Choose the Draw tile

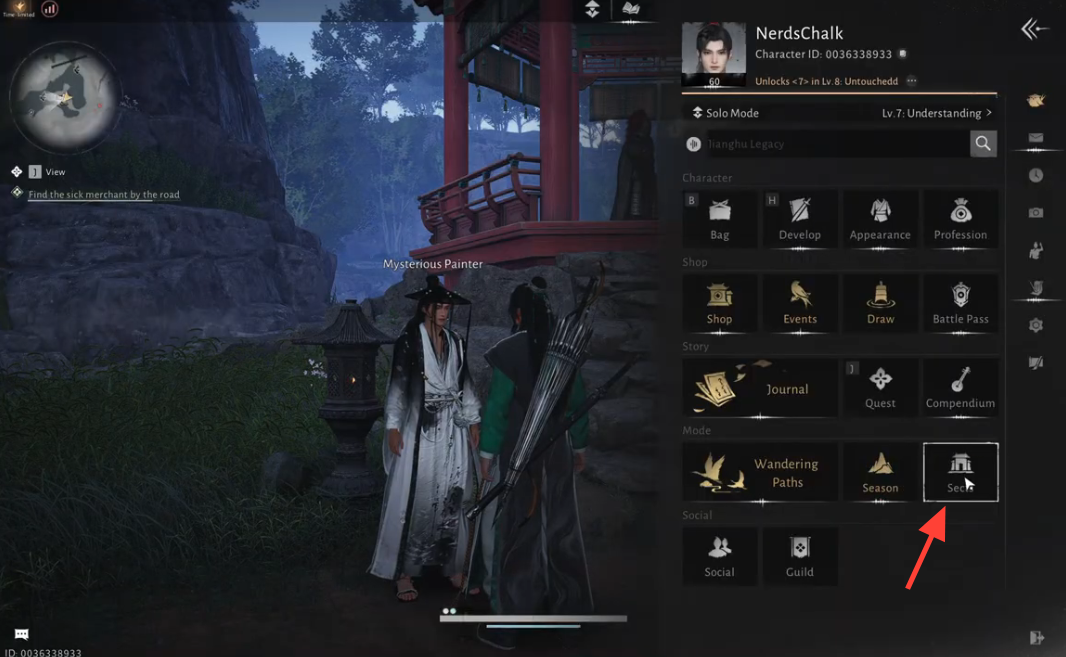click(x=880, y=302)
